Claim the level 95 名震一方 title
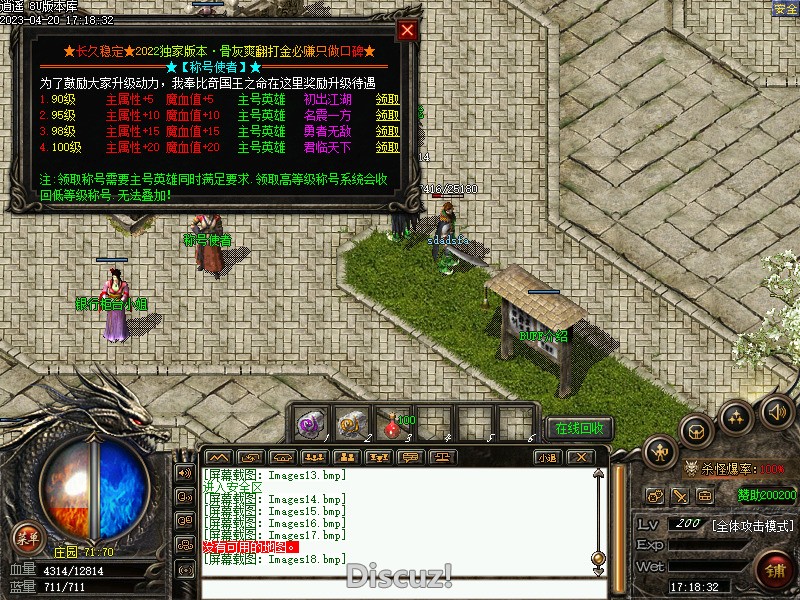The height and width of the screenshot is (600, 800). (387, 116)
